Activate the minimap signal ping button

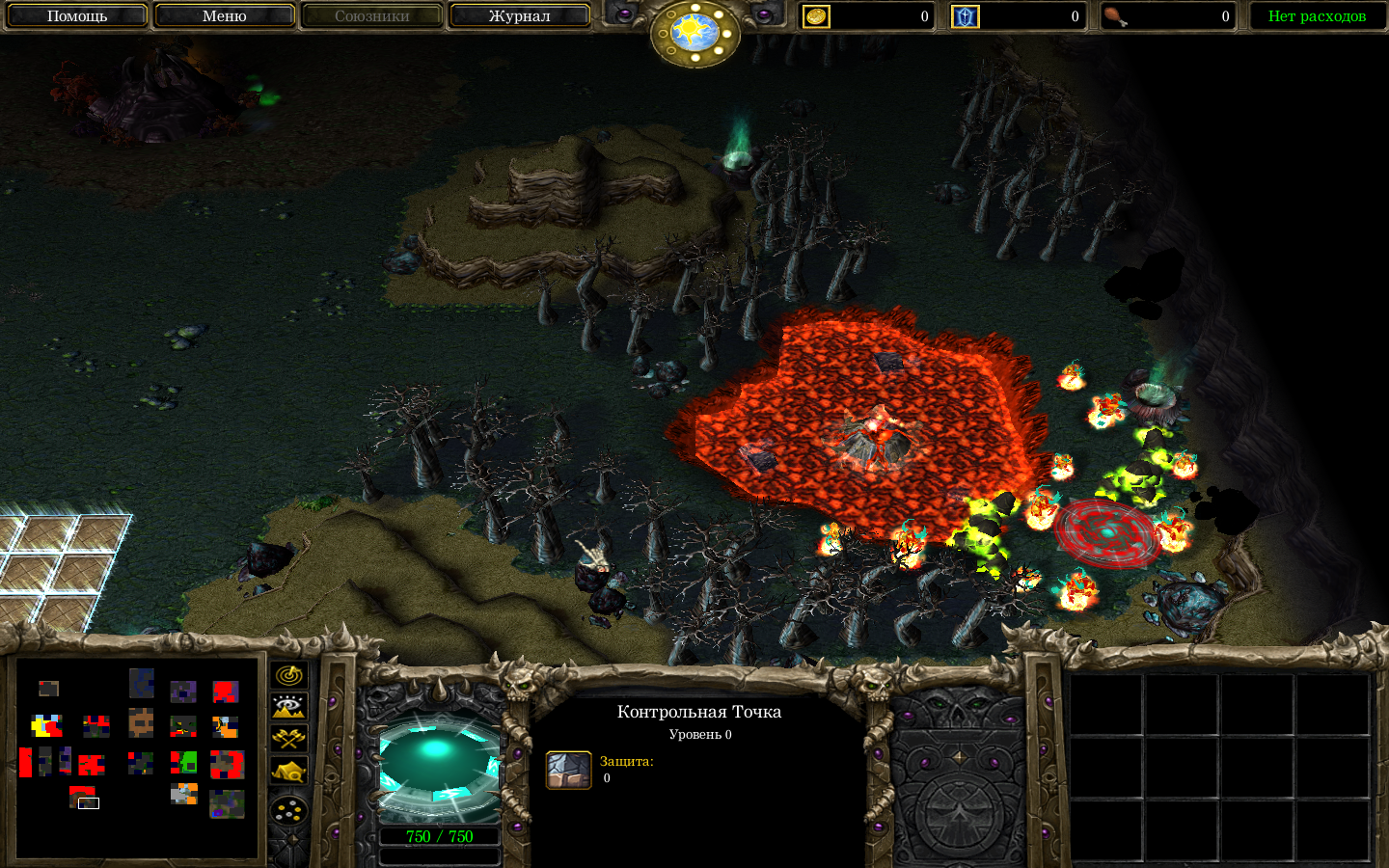coord(289,675)
